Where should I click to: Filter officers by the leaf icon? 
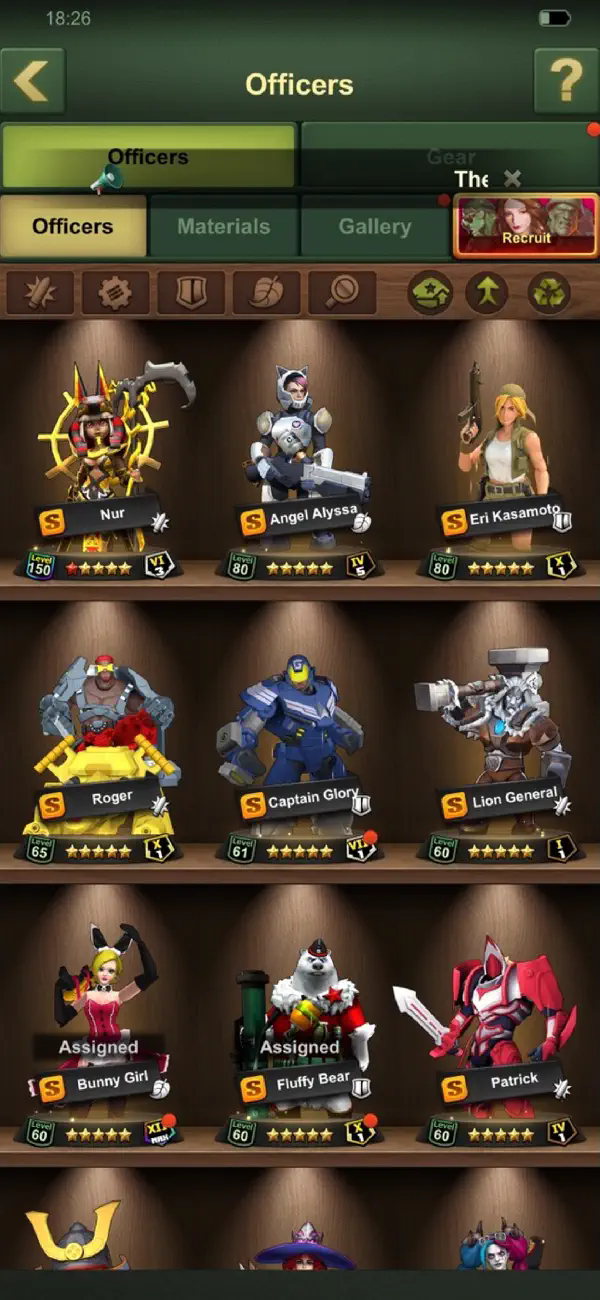coord(266,293)
